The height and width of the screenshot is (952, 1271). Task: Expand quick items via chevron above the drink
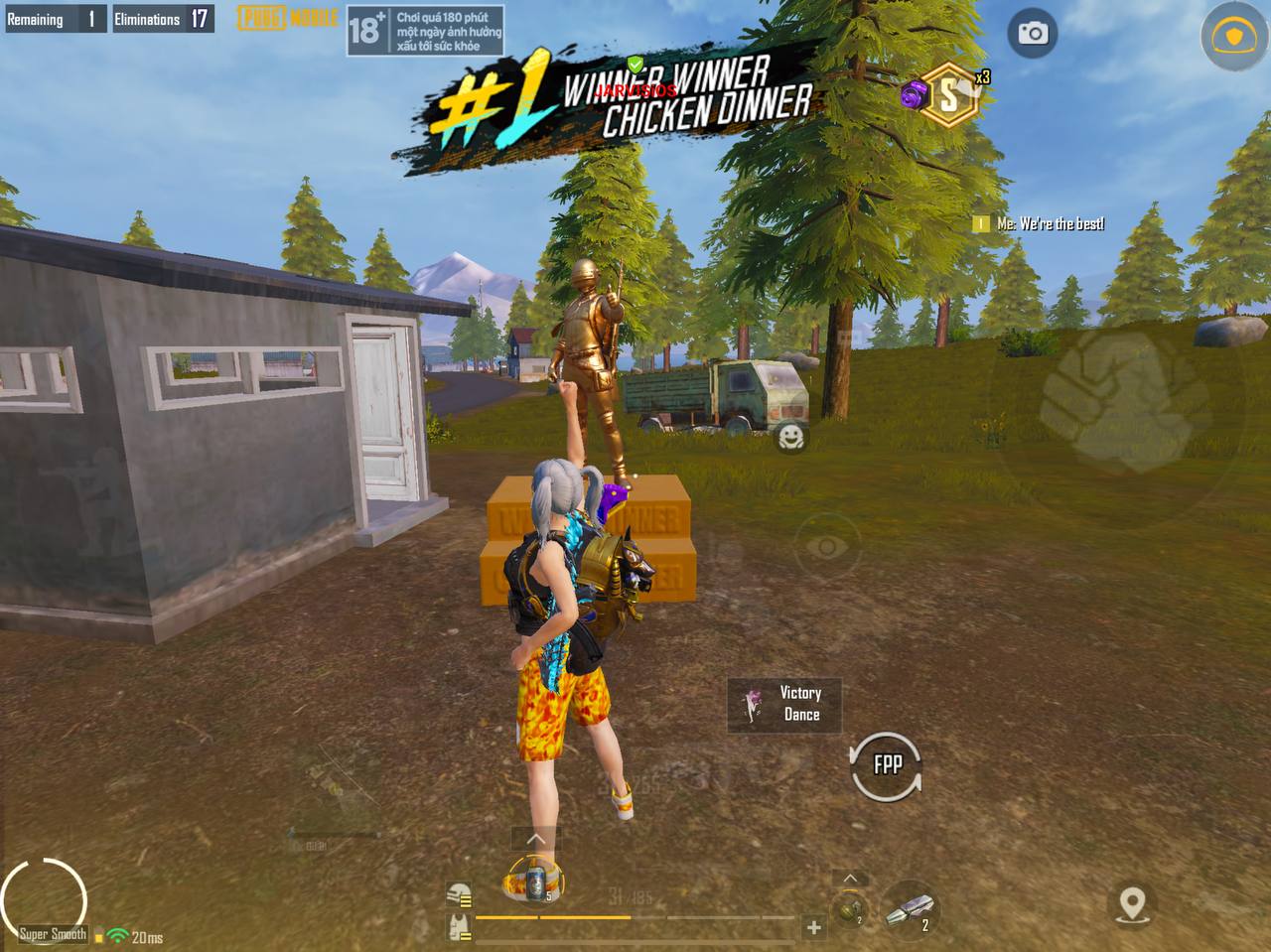click(x=534, y=838)
